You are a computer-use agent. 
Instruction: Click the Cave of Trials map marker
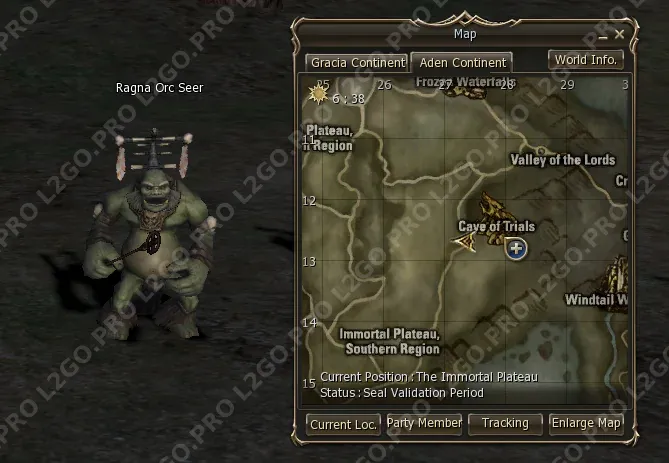[x=492, y=210]
